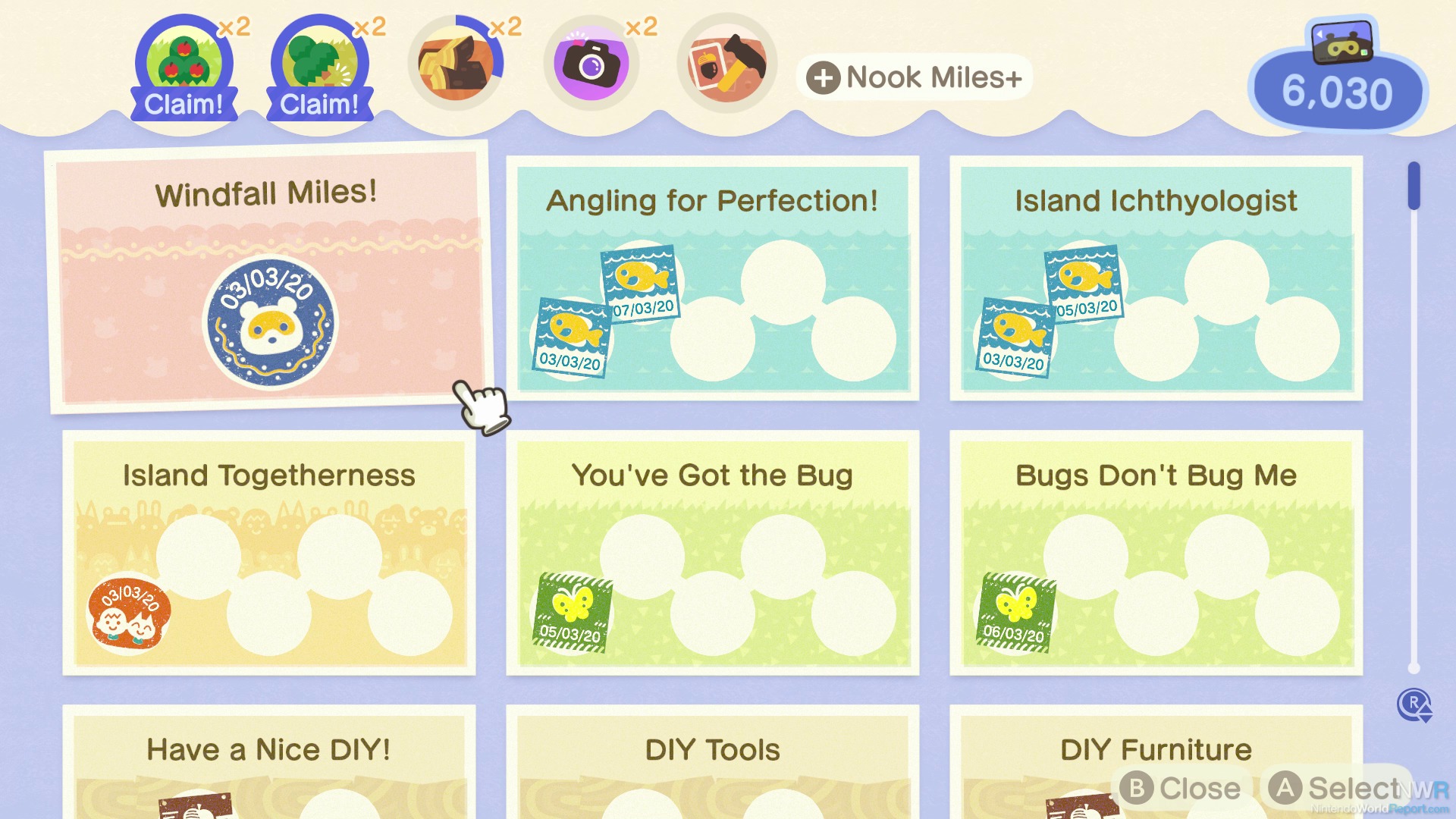This screenshot has width=1456, height=819.
Task: Open the Angling for Perfection! card
Action: tap(712, 278)
